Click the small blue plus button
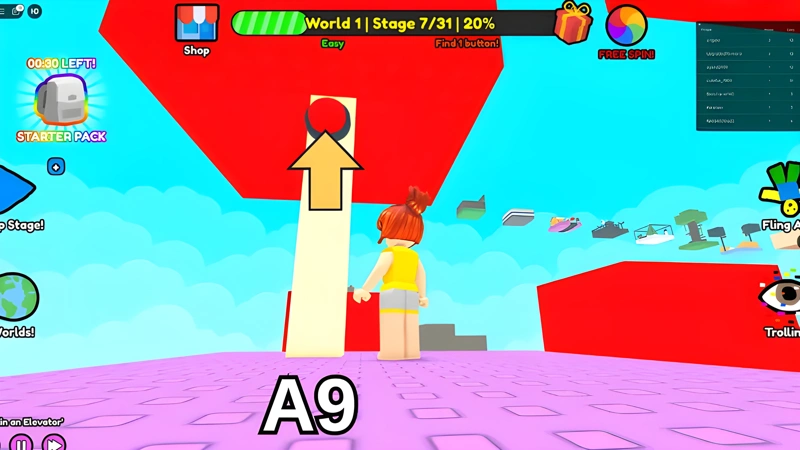Screen dimensions: 800x450 56,167
